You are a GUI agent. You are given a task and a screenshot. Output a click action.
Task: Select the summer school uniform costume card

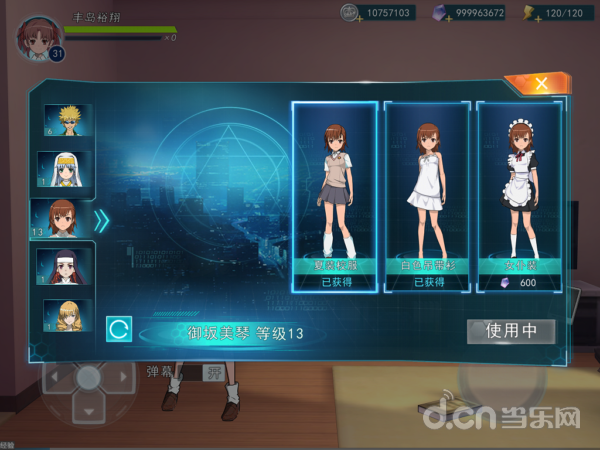pyautogui.click(x=335, y=195)
